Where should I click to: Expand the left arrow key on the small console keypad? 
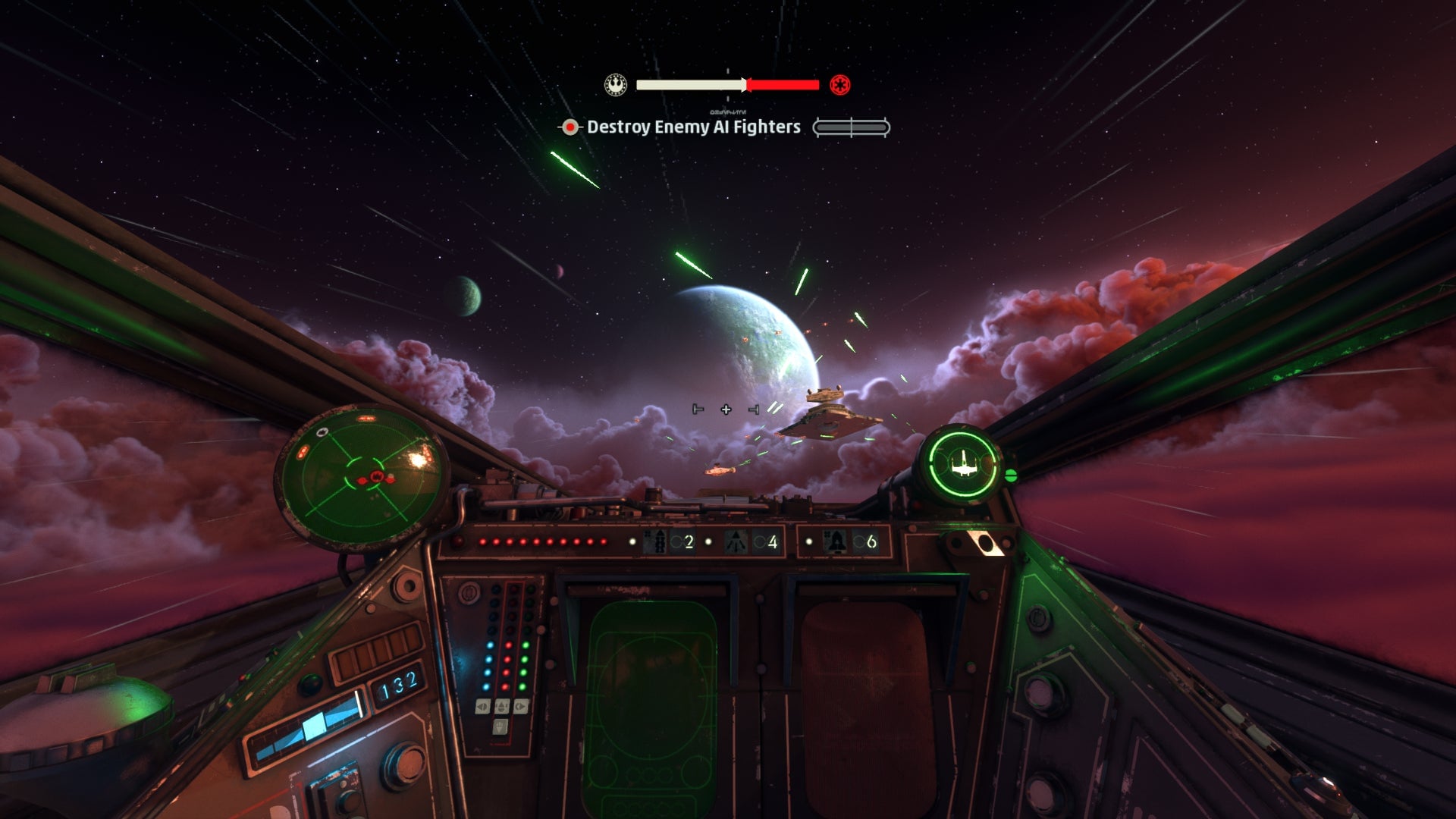(481, 706)
